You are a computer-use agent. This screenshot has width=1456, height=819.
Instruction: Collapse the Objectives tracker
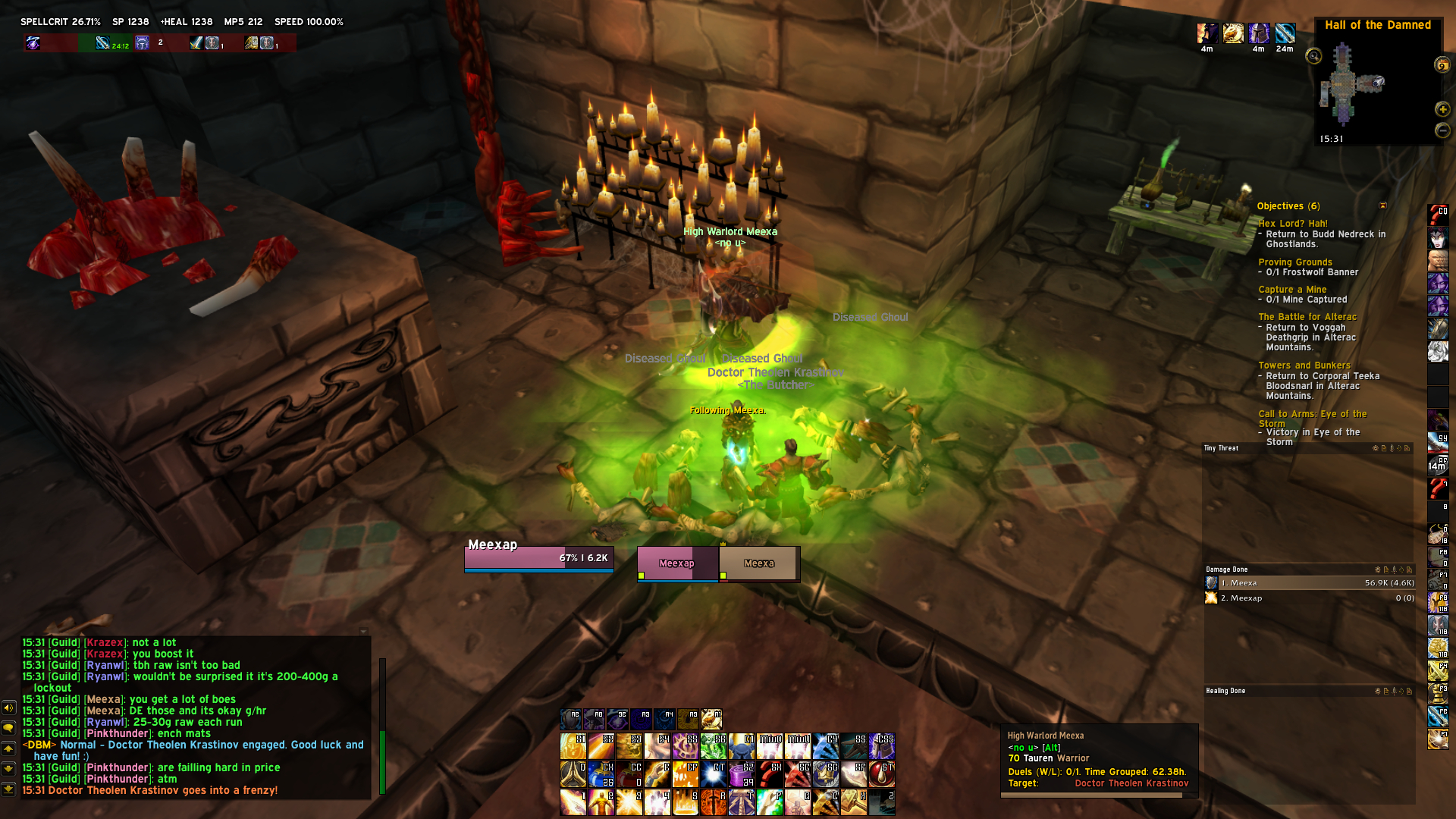click(1382, 206)
